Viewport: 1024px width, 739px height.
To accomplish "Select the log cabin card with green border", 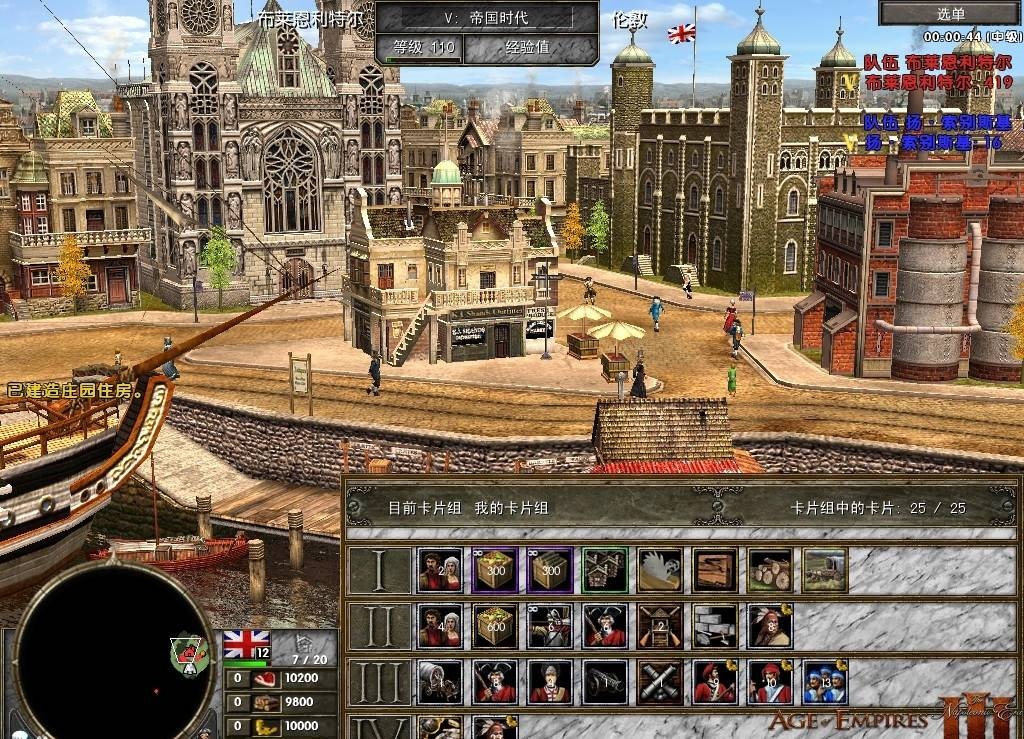I will (605, 569).
